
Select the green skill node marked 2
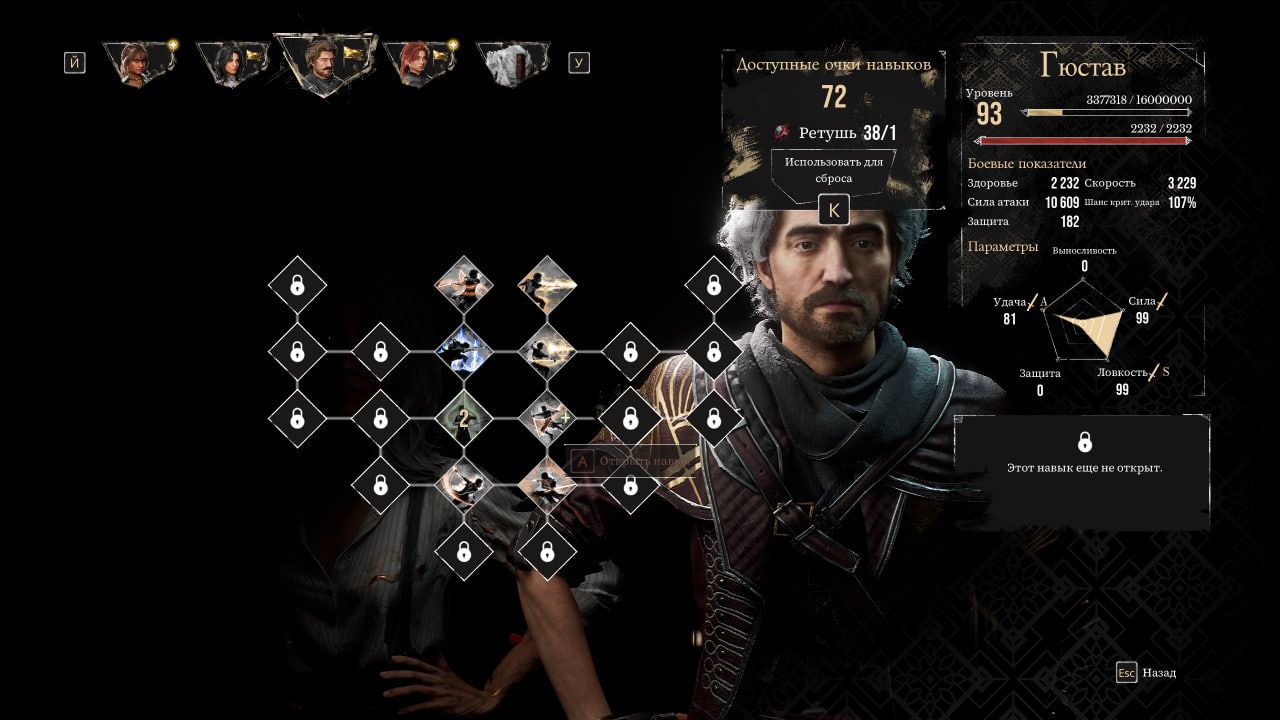coord(463,419)
